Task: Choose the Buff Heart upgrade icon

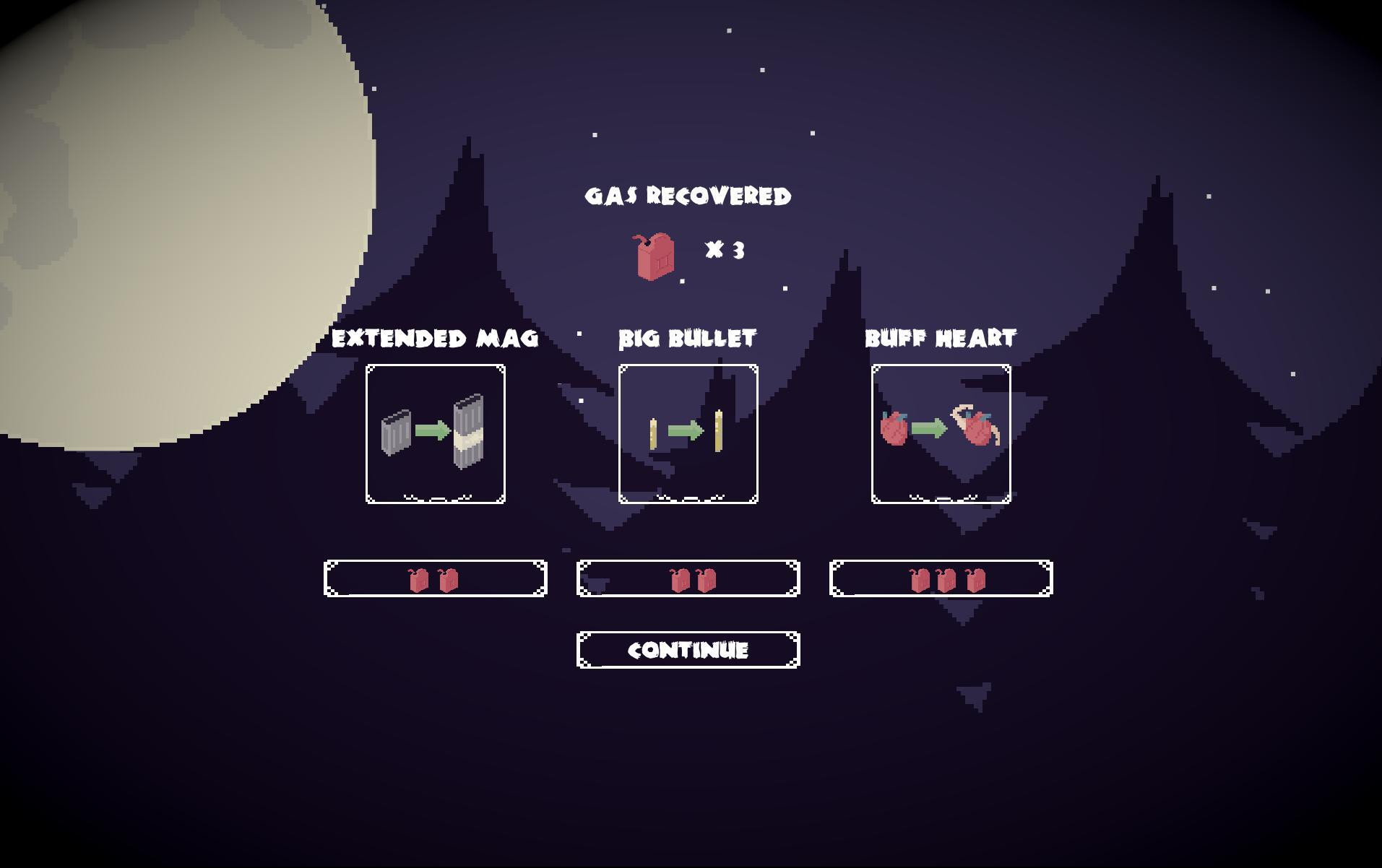Action: tap(941, 432)
